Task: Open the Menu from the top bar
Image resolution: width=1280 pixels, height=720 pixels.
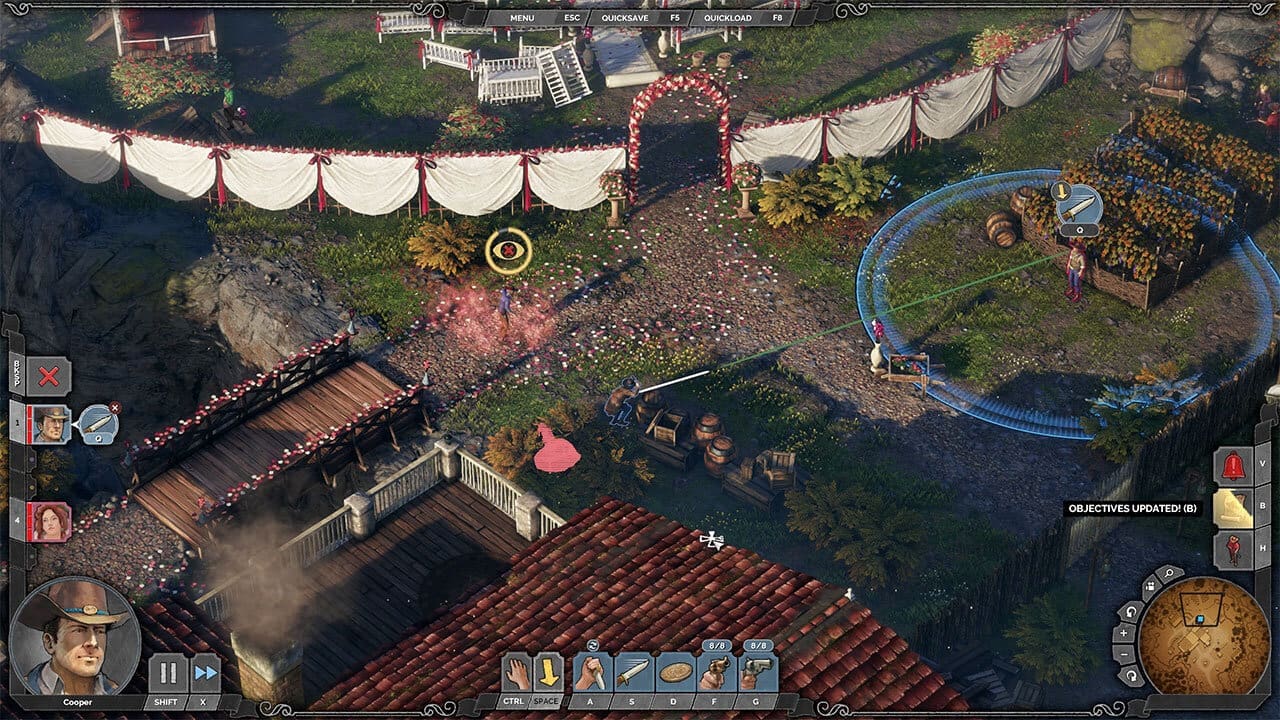Action: 521,17
